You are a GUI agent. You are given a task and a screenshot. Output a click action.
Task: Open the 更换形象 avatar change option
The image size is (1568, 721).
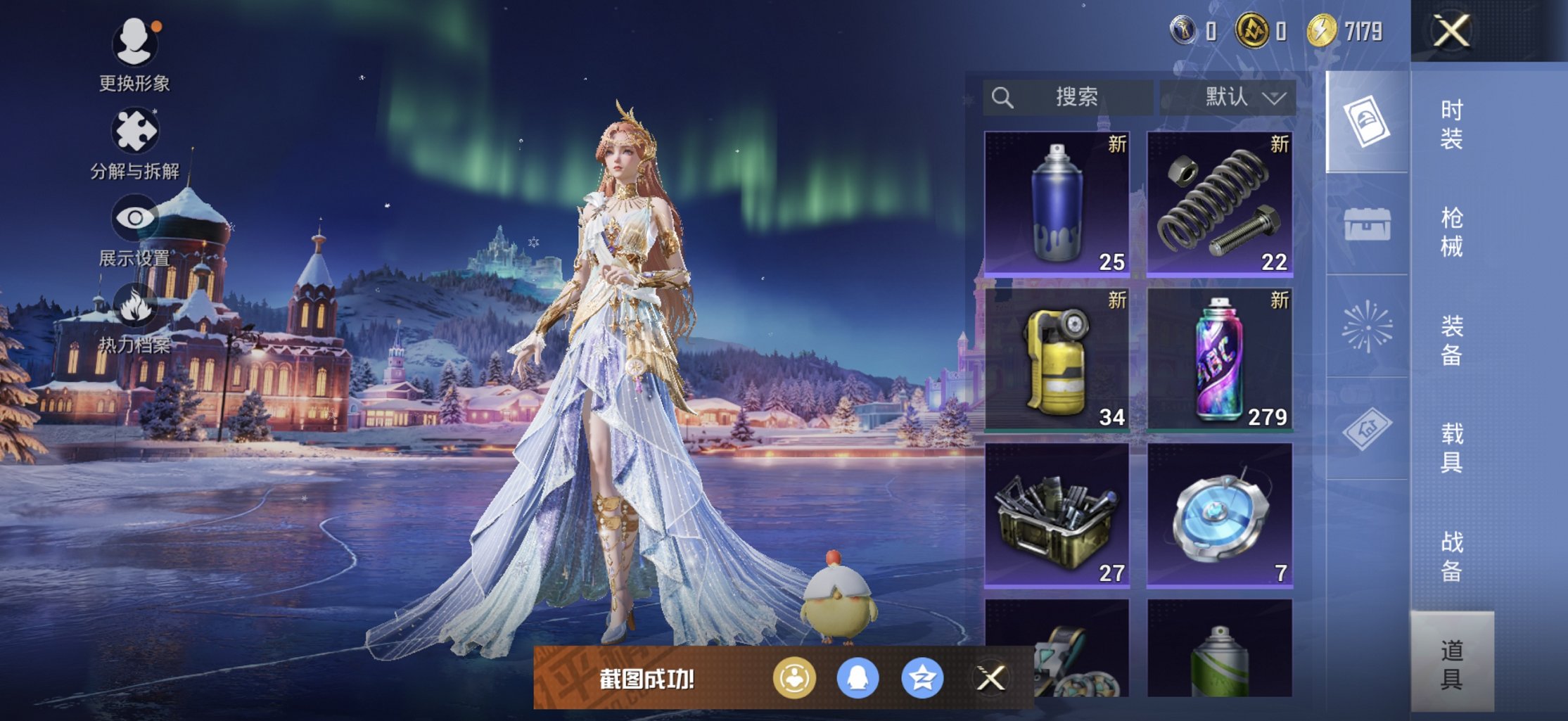[x=134, y=44]
